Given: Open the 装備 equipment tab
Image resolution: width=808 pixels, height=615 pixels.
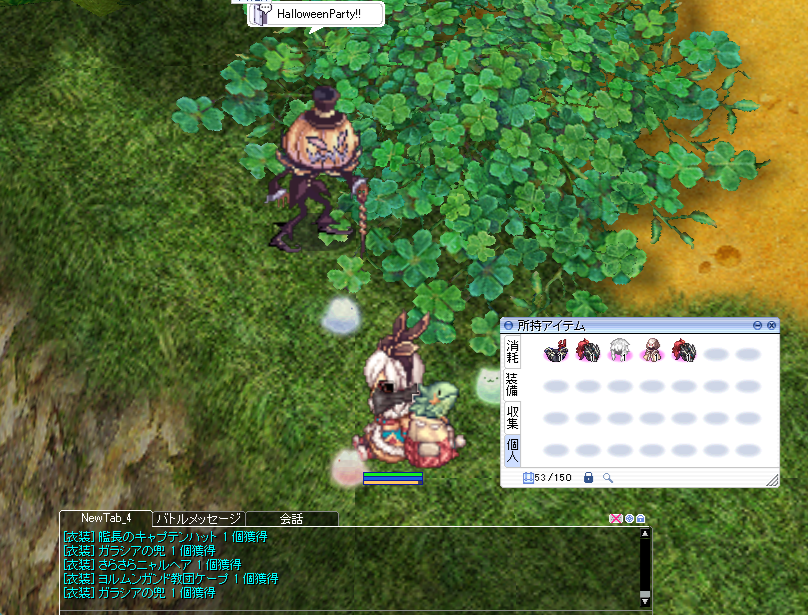Looking at the screenshot, I should (512, 384).
